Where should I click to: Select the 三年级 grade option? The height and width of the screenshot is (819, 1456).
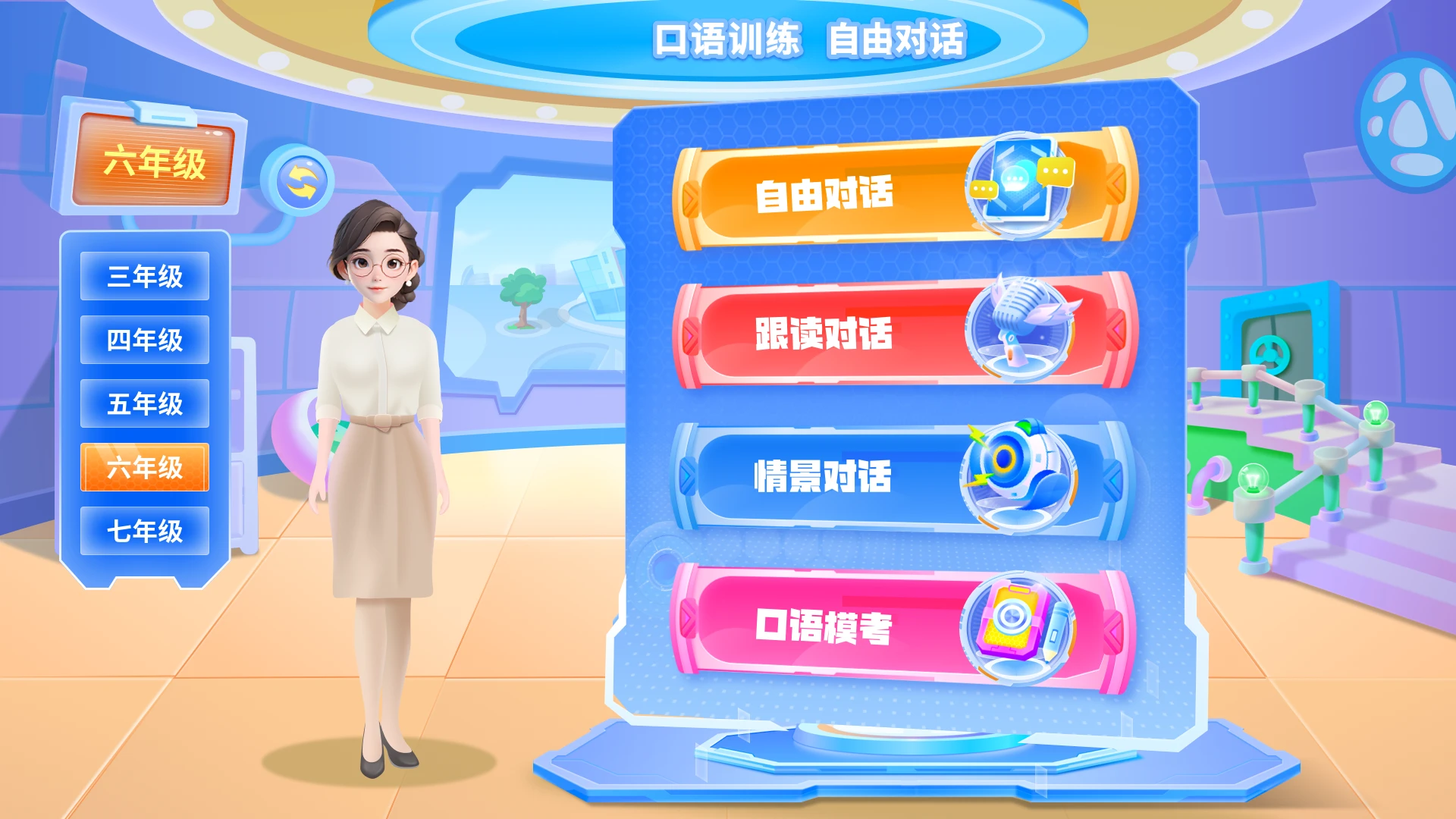click(144, 276)
